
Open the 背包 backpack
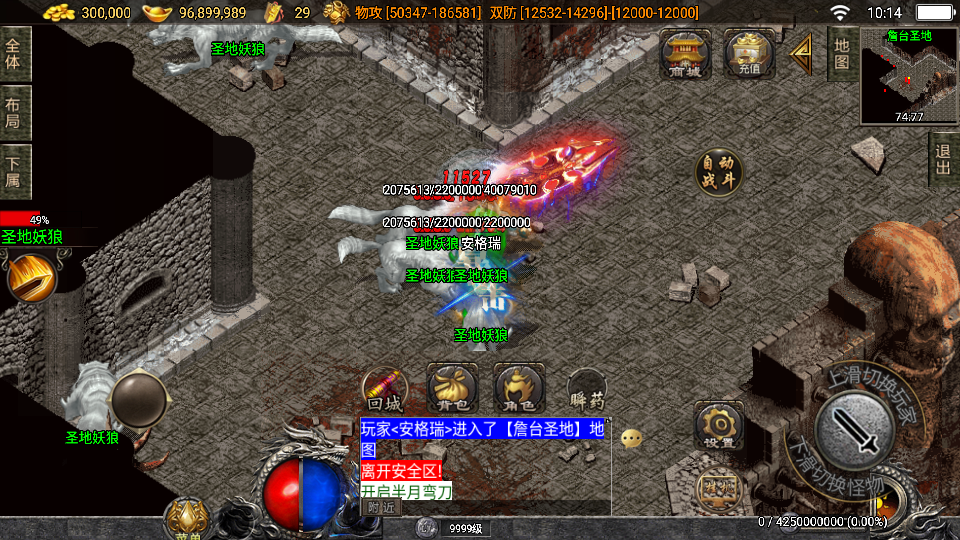tap(447, 389)
